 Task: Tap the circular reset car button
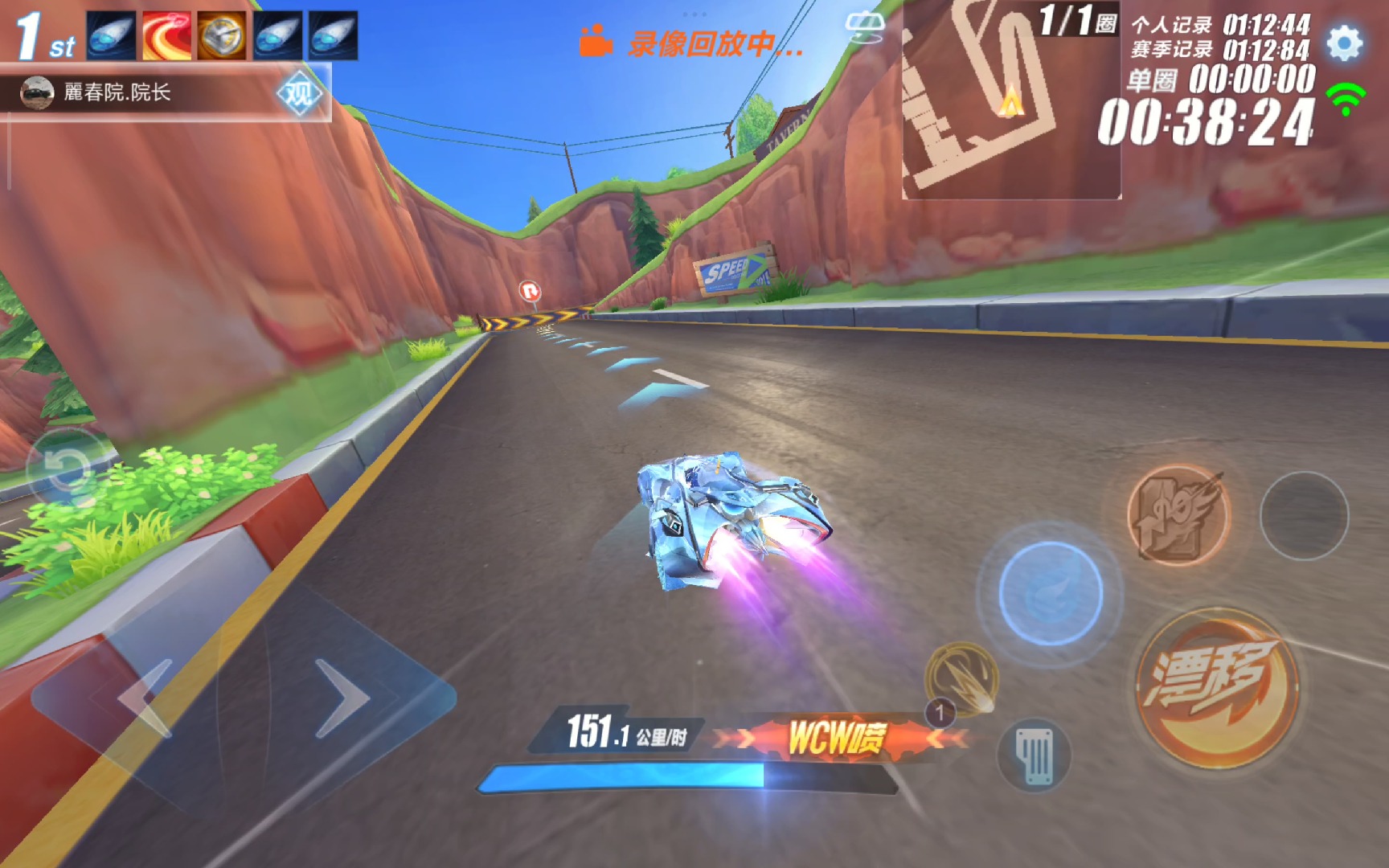click(x=67, y=470)
